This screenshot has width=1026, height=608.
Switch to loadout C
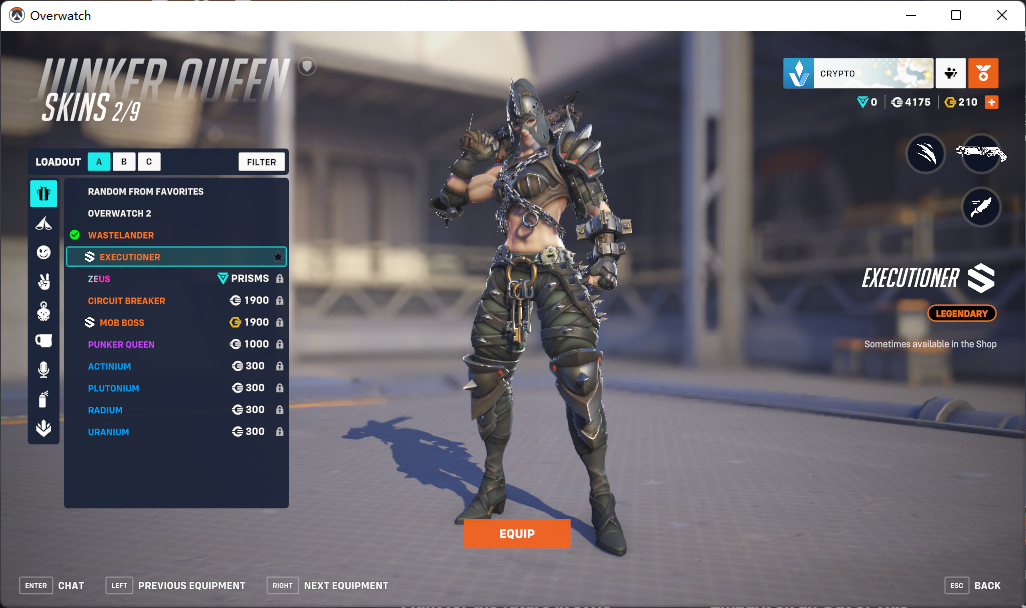149,162
